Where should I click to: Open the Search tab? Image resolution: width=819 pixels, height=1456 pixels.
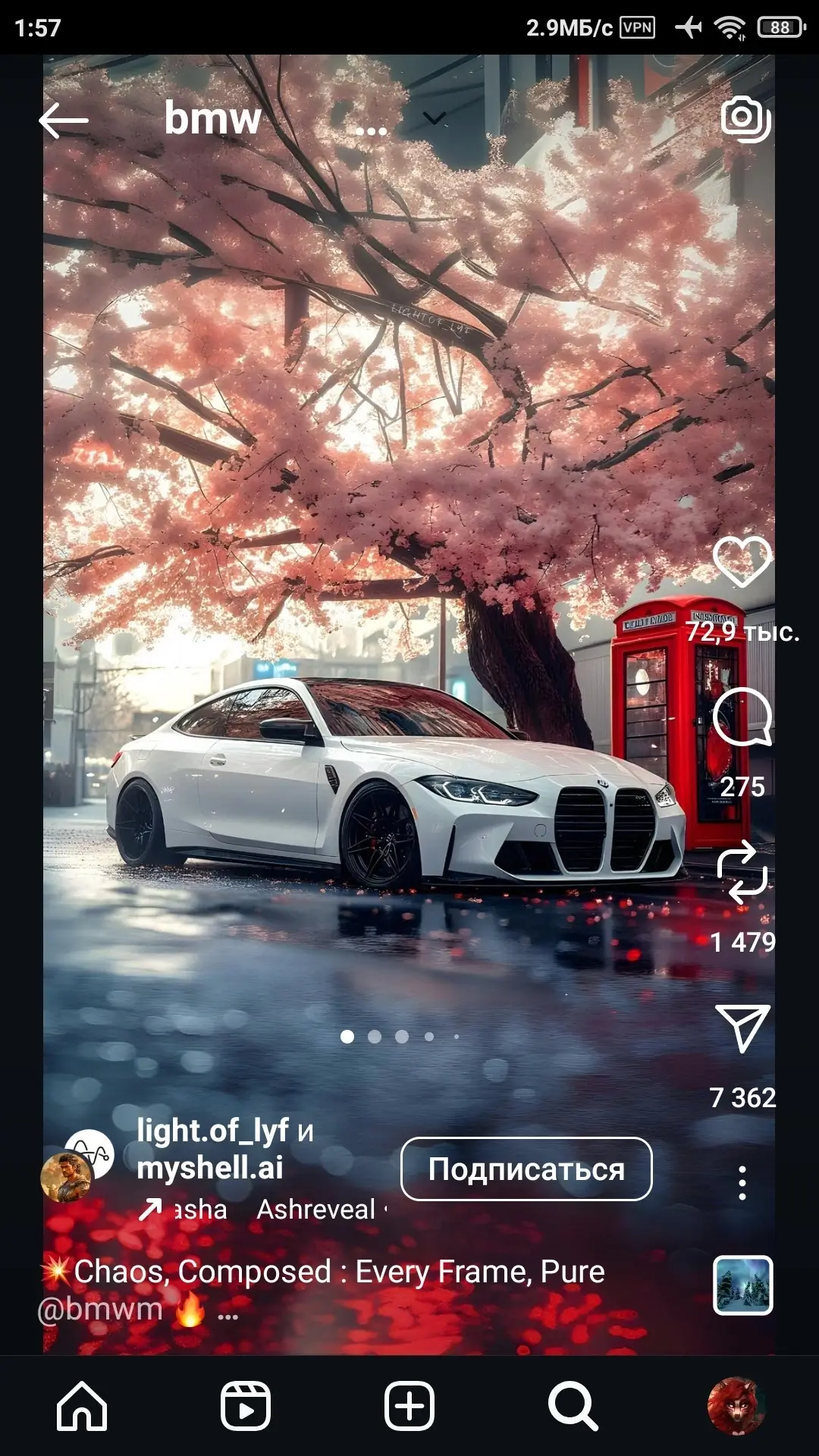[x=573, y=1406]
